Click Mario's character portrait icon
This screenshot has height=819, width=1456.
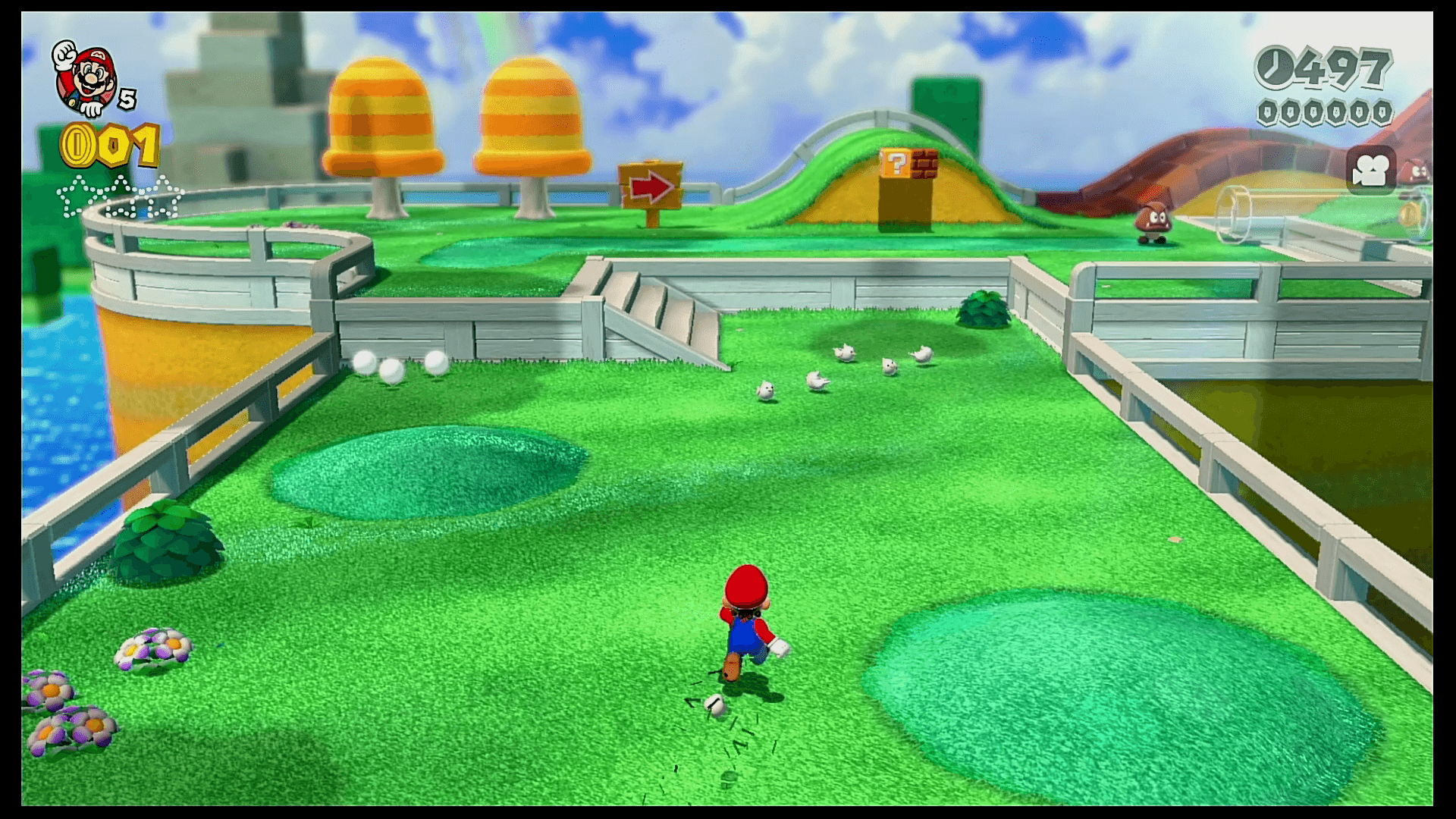[83, 77]
